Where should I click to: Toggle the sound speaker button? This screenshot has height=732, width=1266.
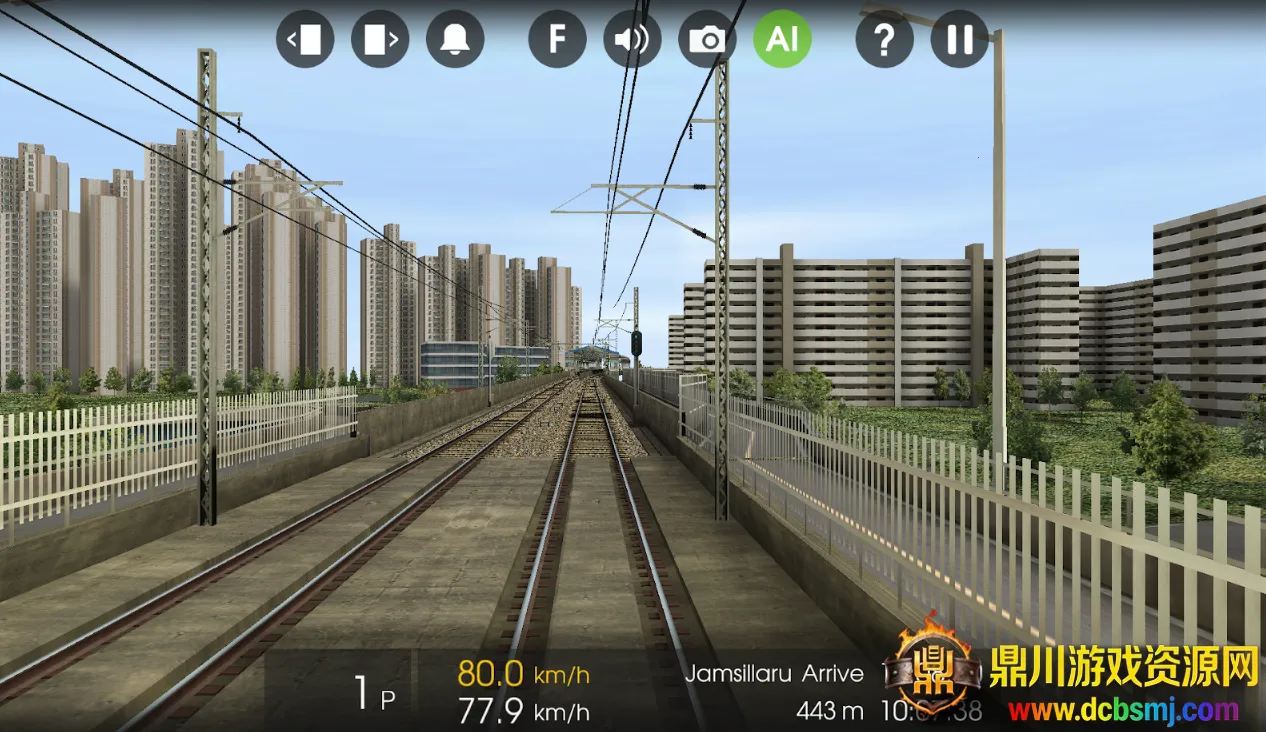click(632, 39)
